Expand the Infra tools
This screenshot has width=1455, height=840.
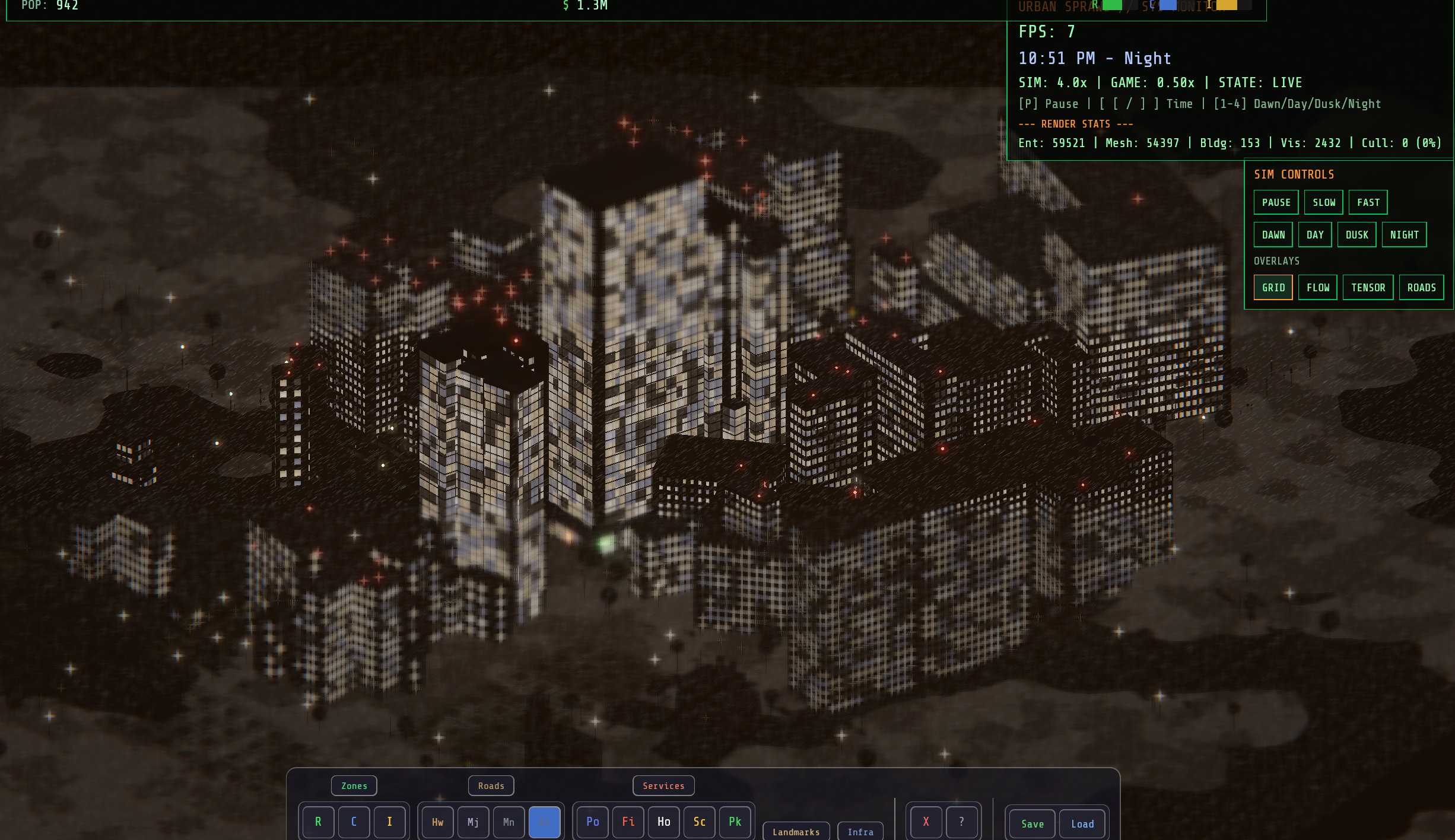860,831
